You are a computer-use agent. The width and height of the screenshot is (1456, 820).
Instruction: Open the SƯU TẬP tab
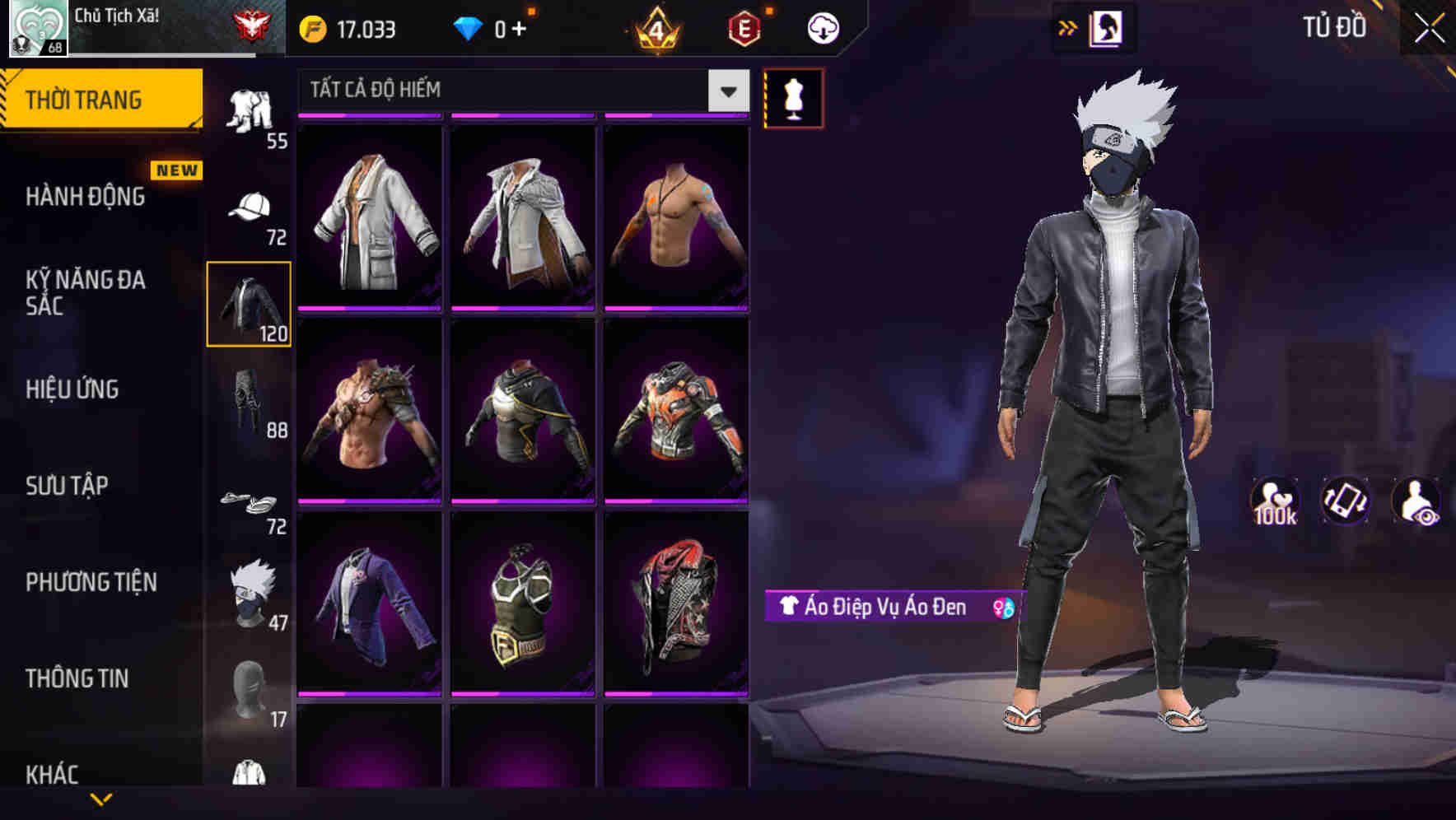click(66, 486)
